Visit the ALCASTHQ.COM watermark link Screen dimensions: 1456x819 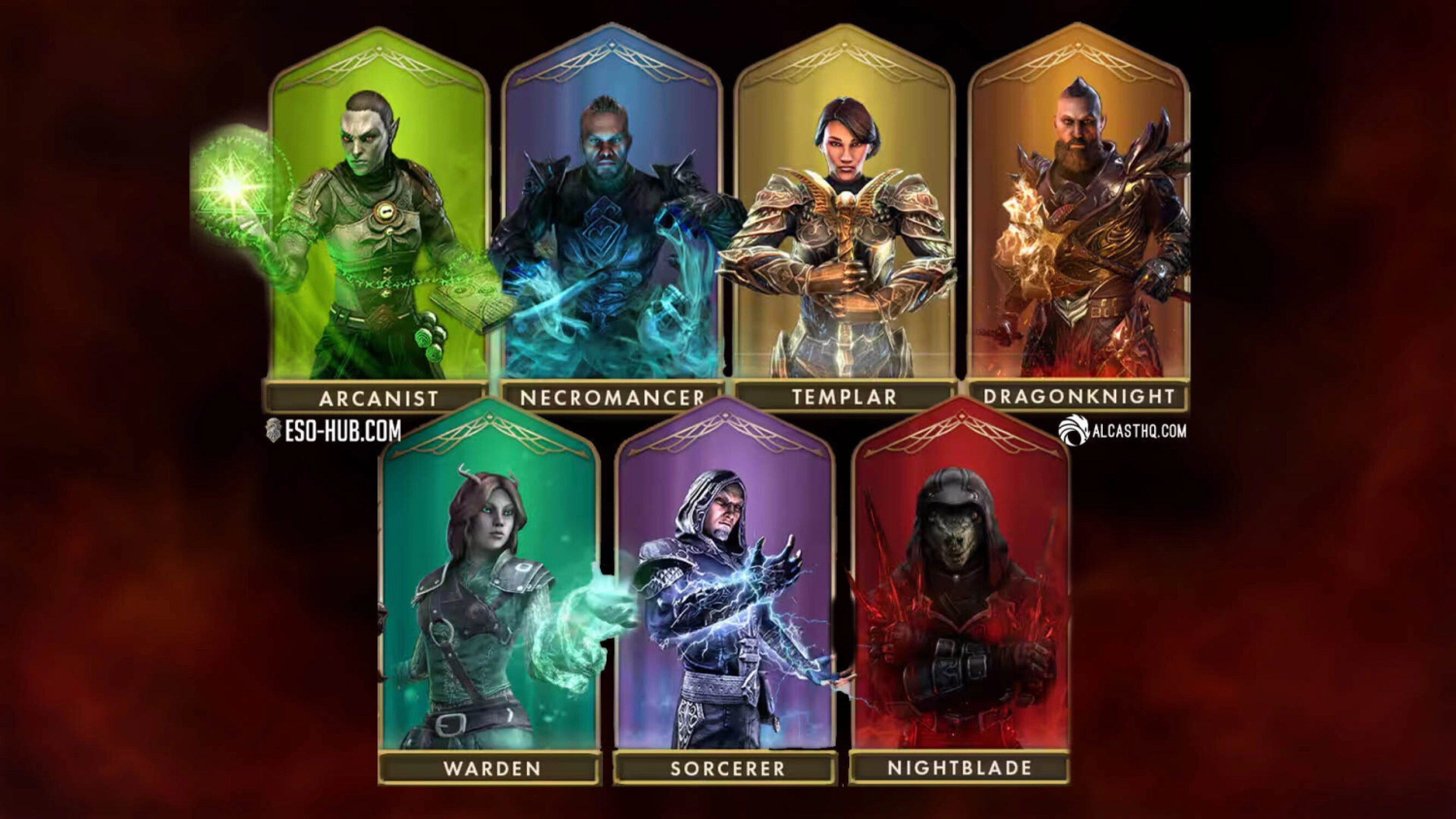1122,431
